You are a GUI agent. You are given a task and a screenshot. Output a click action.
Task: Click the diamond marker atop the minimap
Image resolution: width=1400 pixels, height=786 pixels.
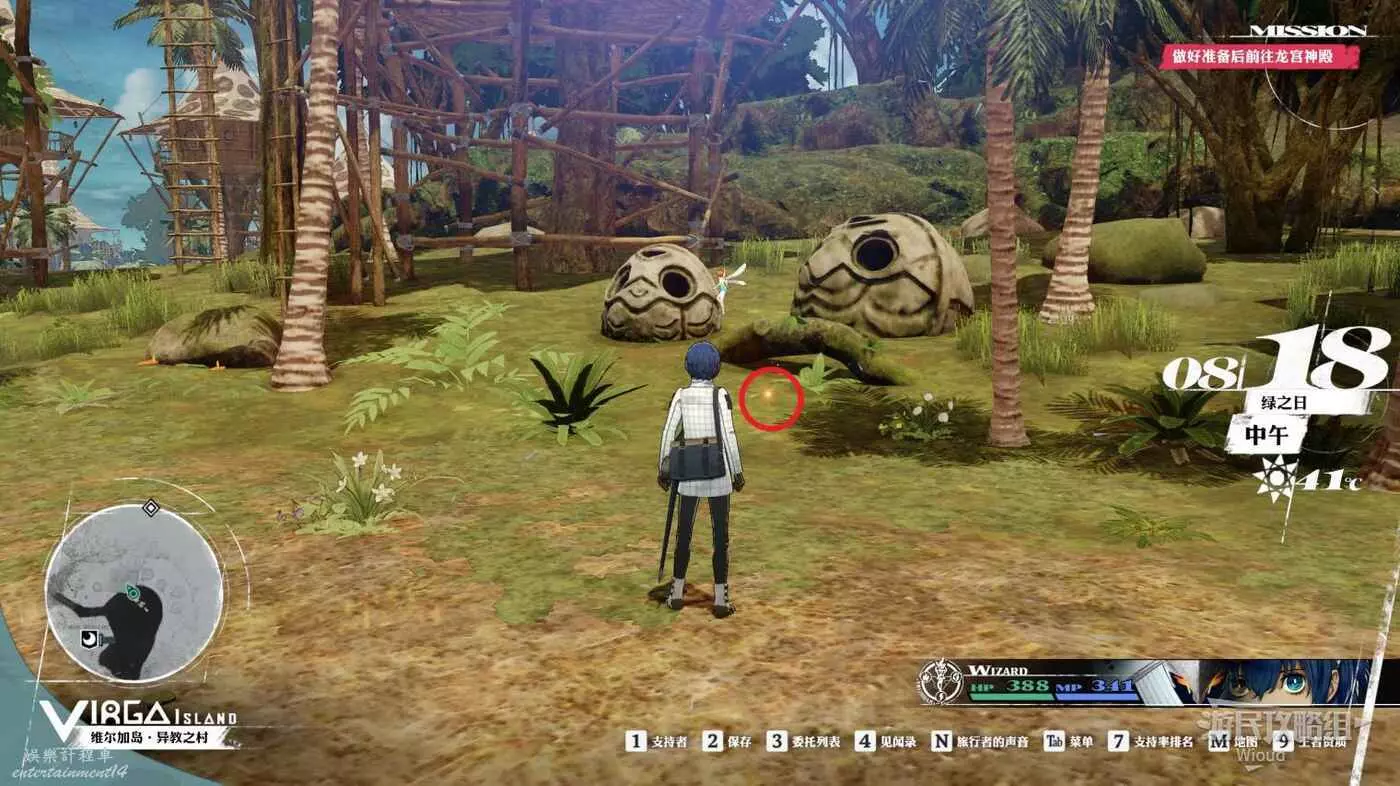(150, 508)
